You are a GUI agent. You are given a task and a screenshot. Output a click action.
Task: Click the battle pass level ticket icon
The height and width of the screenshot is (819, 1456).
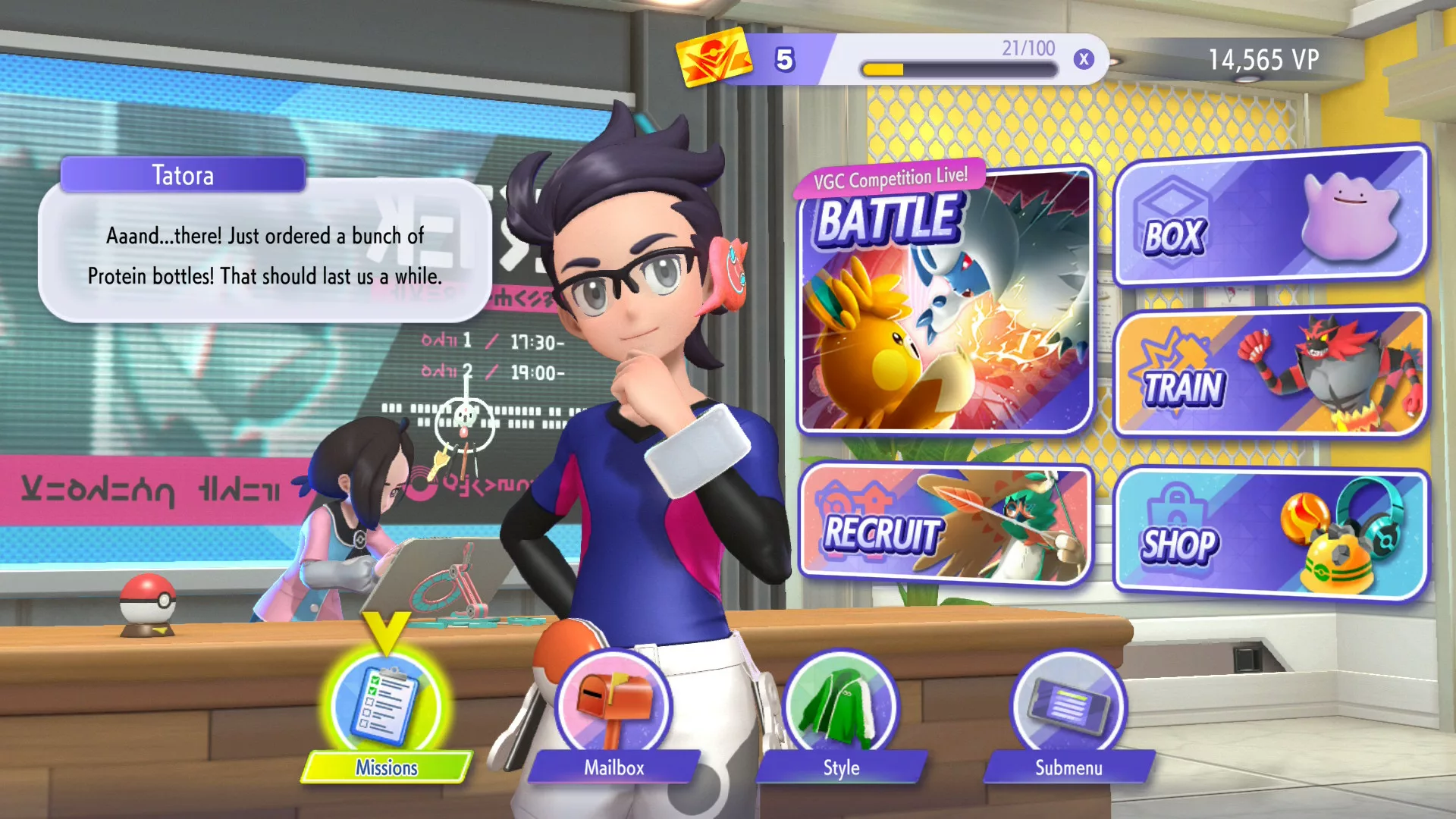(x=713, y=58)
